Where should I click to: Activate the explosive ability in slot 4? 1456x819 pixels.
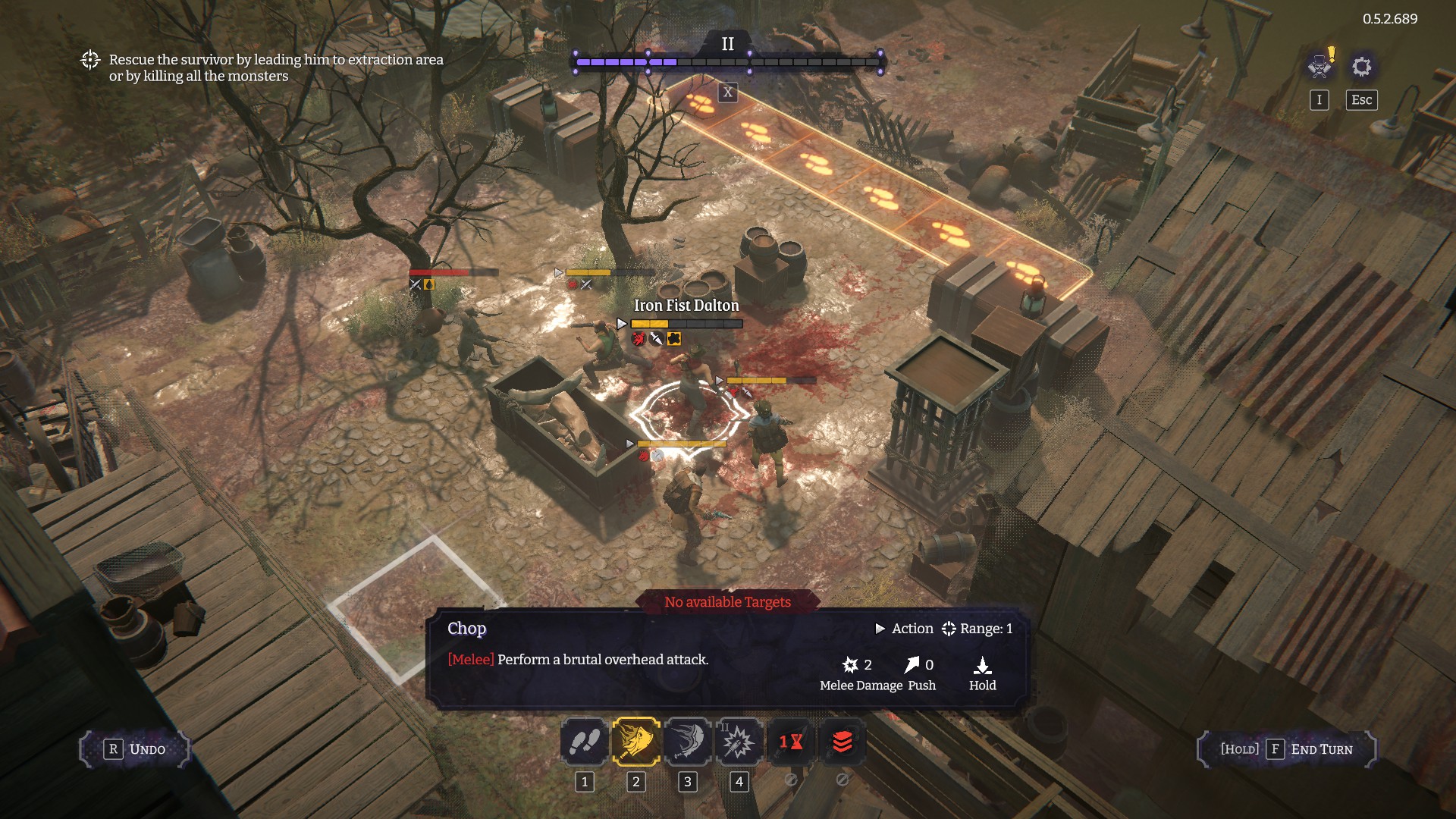(737, 743)
